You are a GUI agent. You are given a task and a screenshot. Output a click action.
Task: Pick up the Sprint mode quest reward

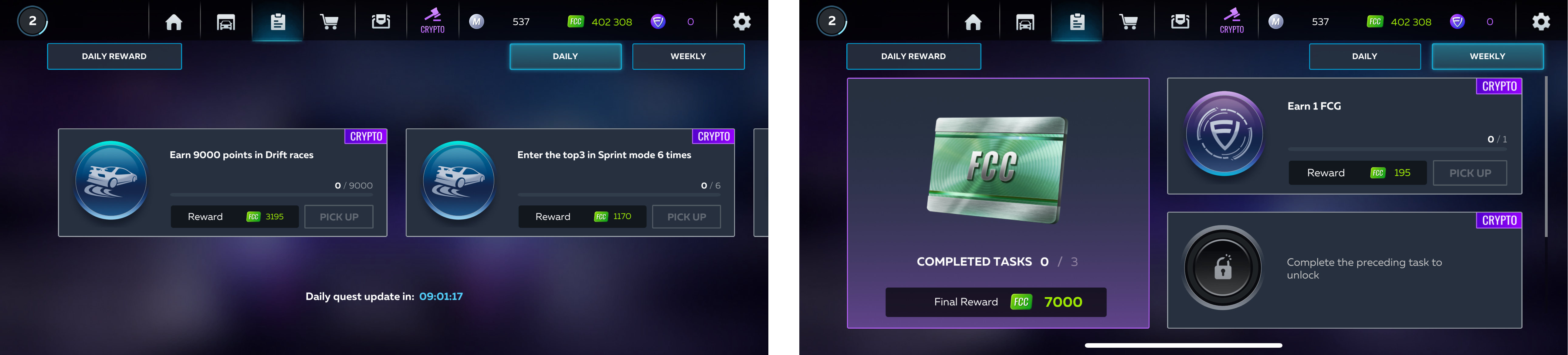tap(686, 217)
